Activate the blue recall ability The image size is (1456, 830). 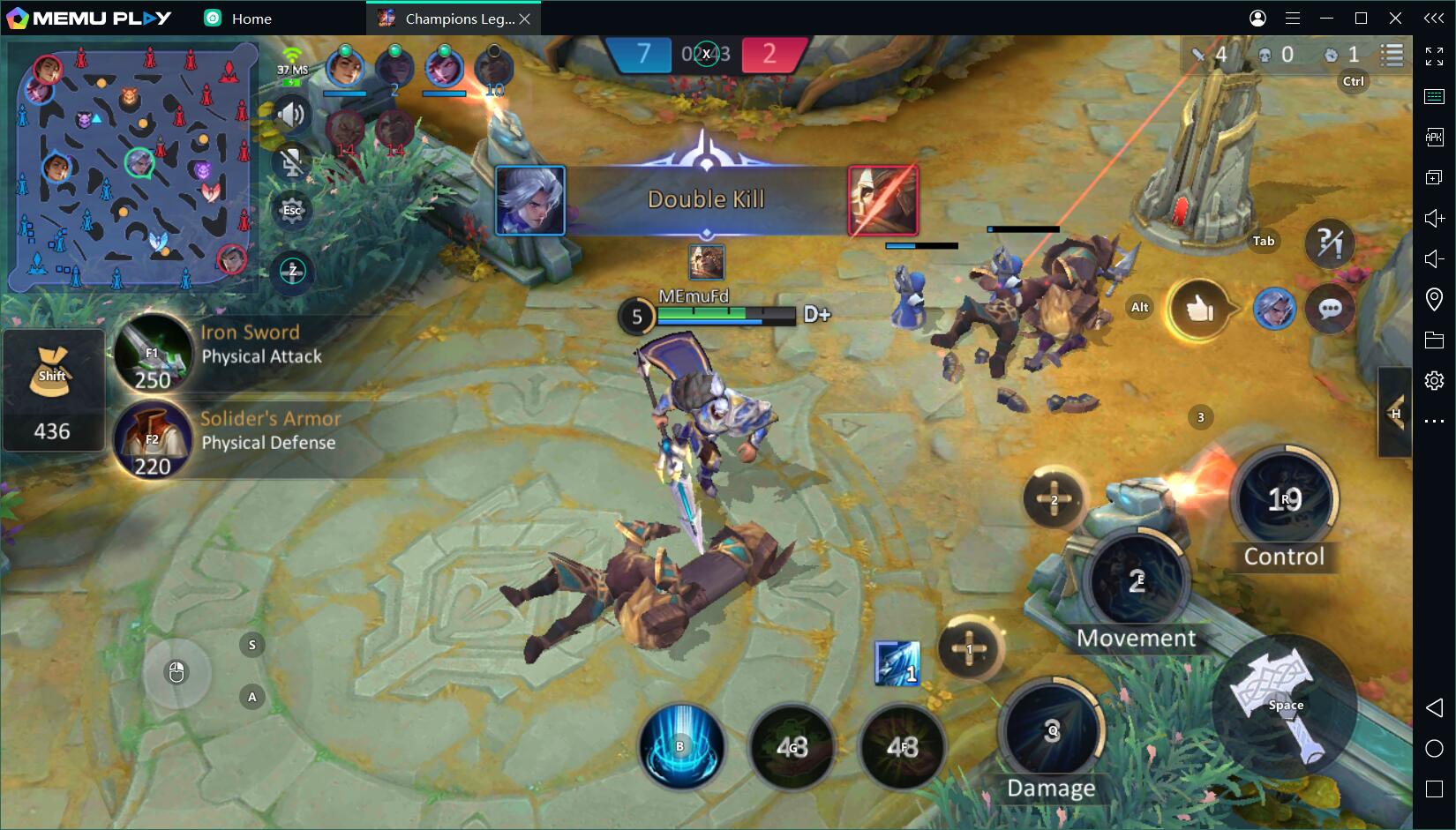pyautogui.click(x=680, y=747)
